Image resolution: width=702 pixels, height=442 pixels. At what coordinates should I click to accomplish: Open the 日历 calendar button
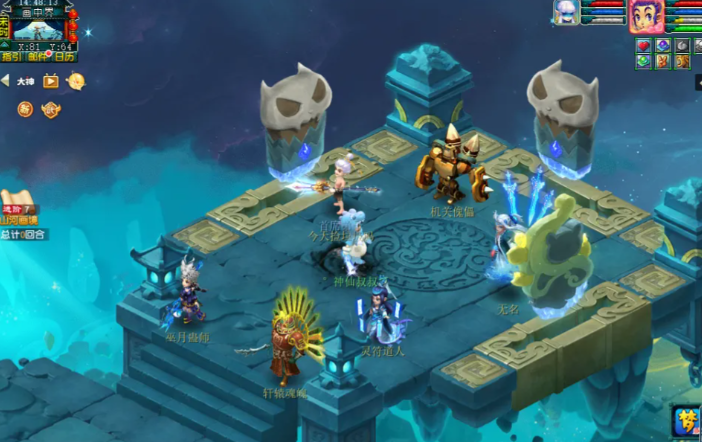pos(63,57)
